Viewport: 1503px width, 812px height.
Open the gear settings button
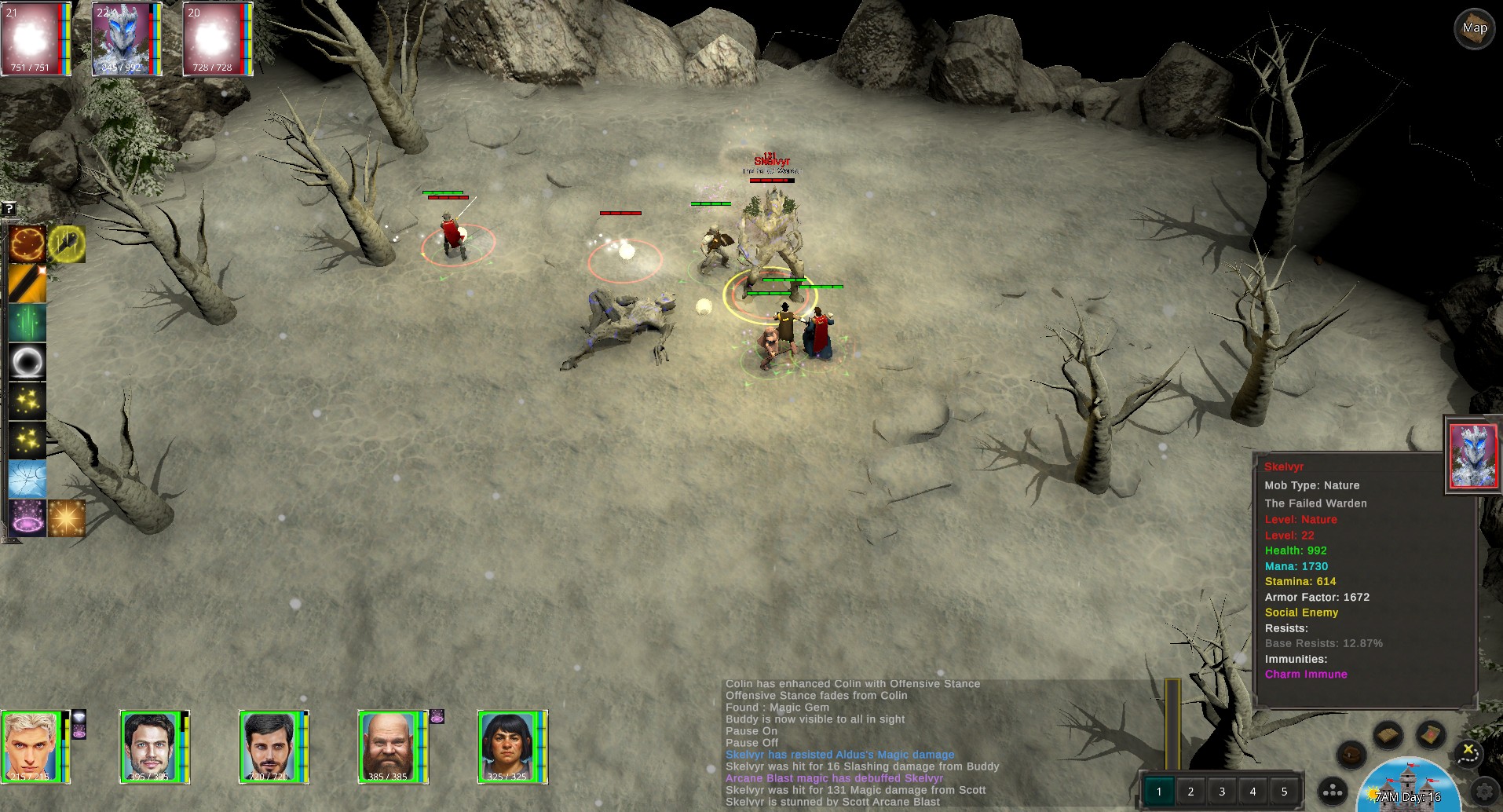coord(1484,792)
